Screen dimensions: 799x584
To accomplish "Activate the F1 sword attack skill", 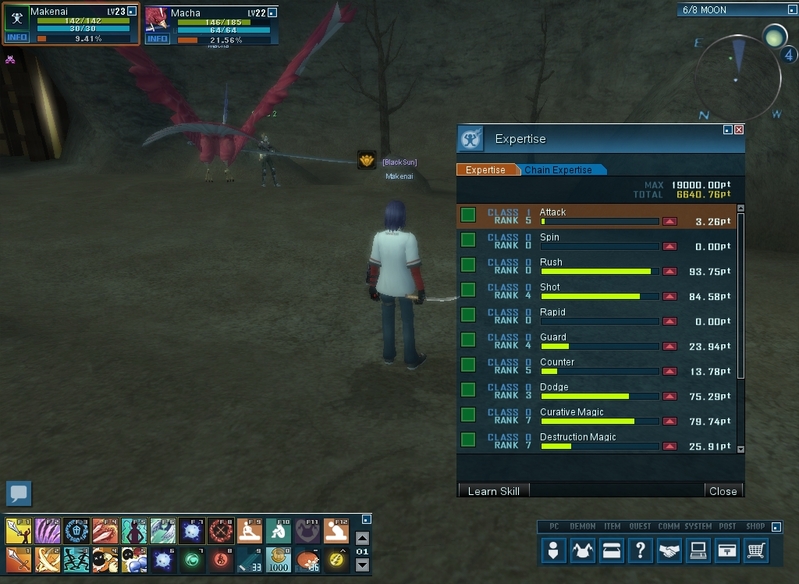I will coord(19,530).
